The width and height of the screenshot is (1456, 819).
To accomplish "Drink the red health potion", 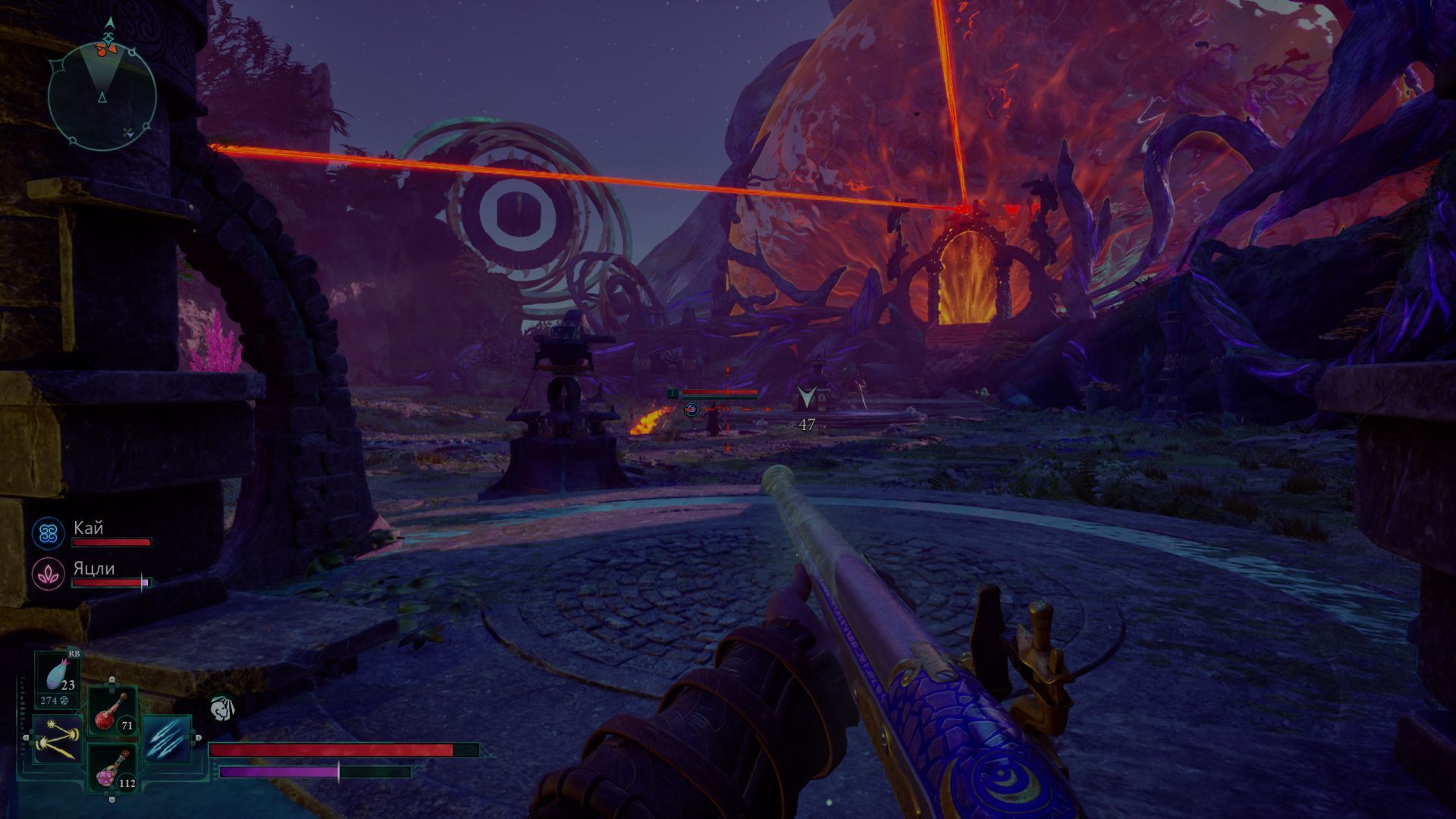I will pyautogui.click(x=112, y=711).
